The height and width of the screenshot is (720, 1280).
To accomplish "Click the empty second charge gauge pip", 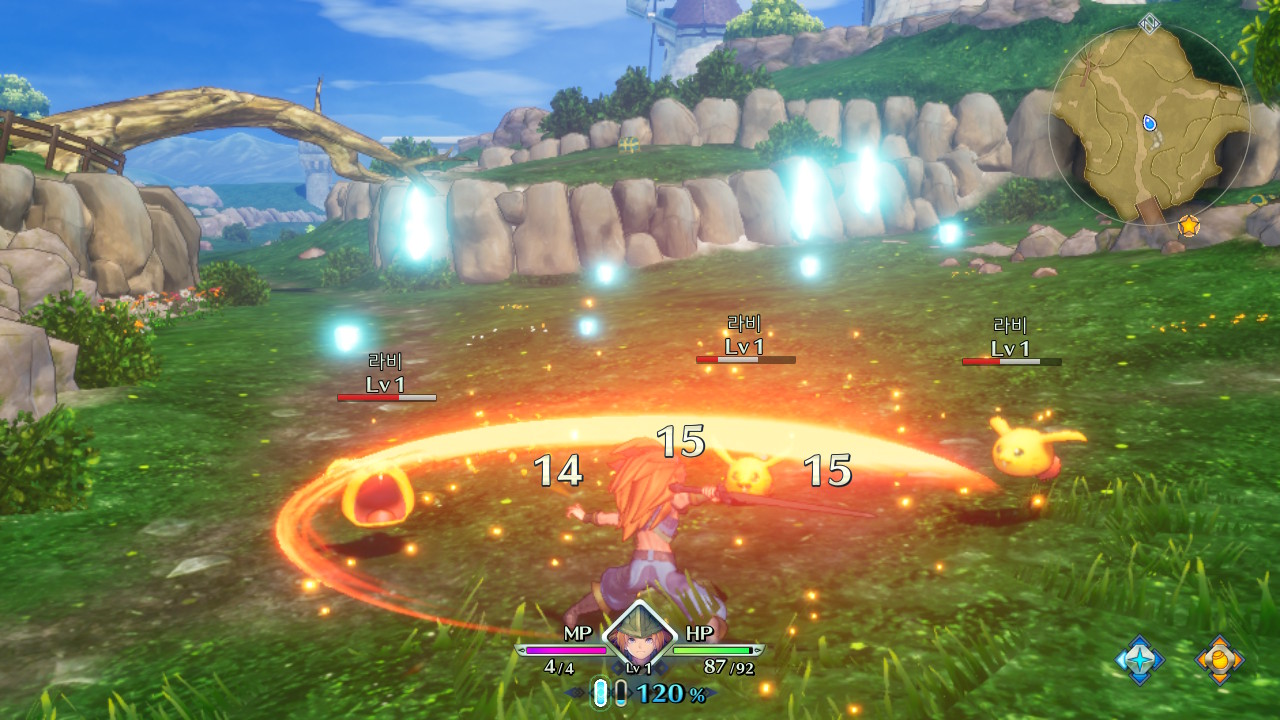I will pos(620,692).
